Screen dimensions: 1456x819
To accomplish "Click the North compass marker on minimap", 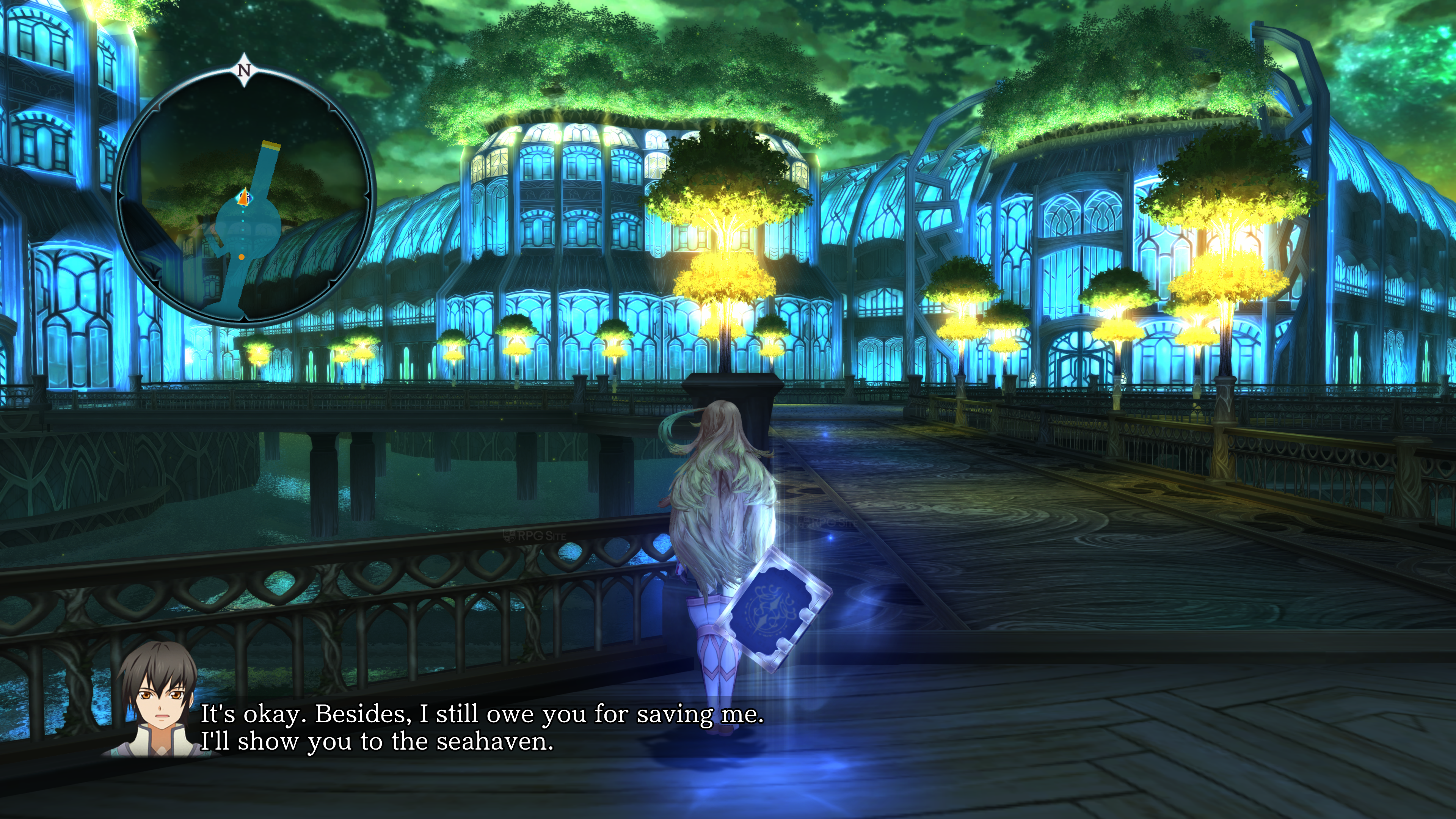I will [x=244, y=70].
